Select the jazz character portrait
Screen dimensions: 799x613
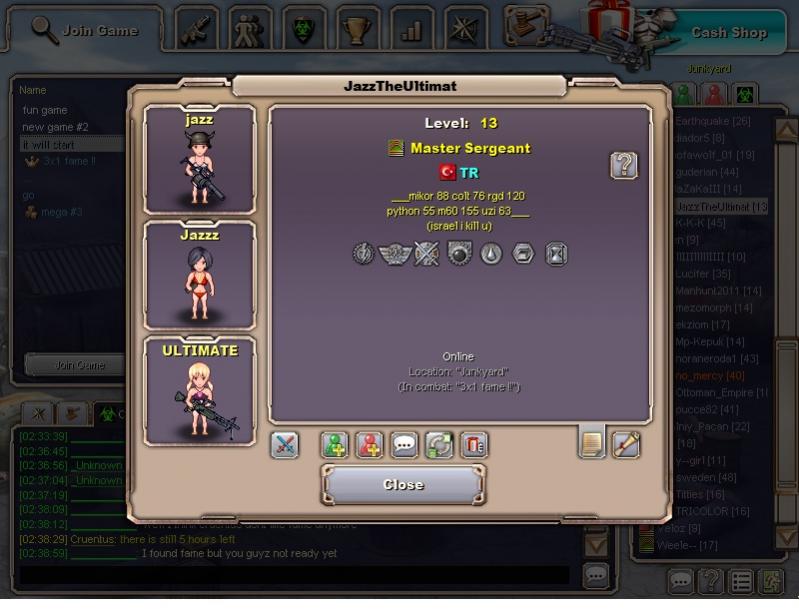199,159
